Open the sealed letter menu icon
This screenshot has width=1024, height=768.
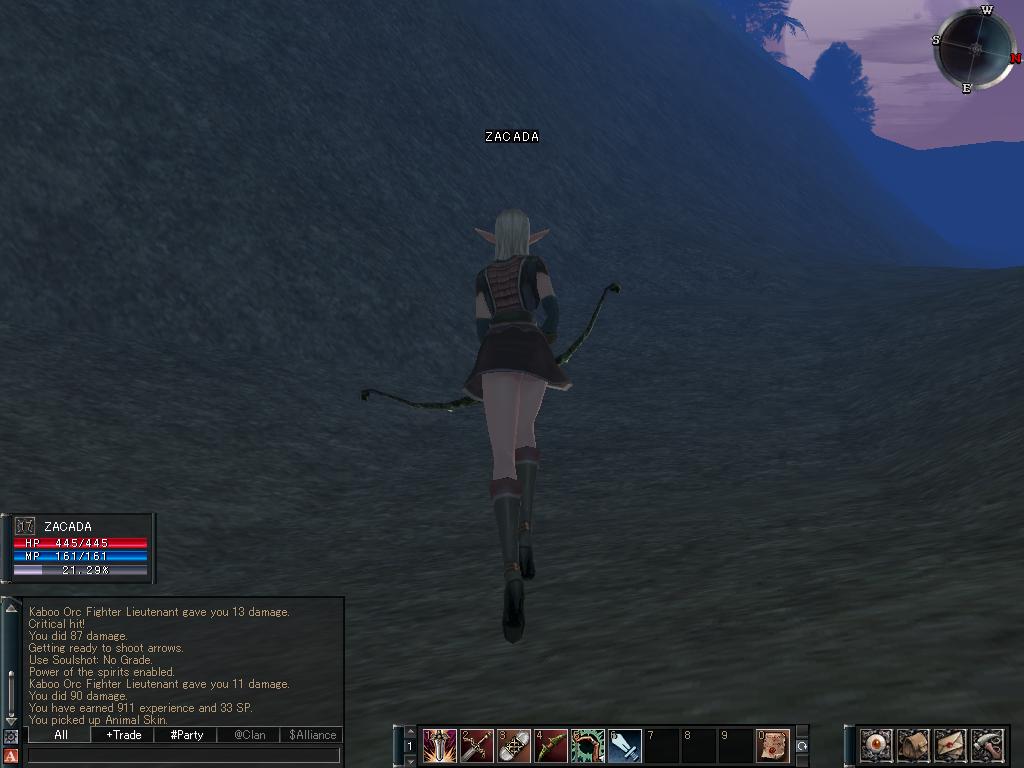click(950, 745)
